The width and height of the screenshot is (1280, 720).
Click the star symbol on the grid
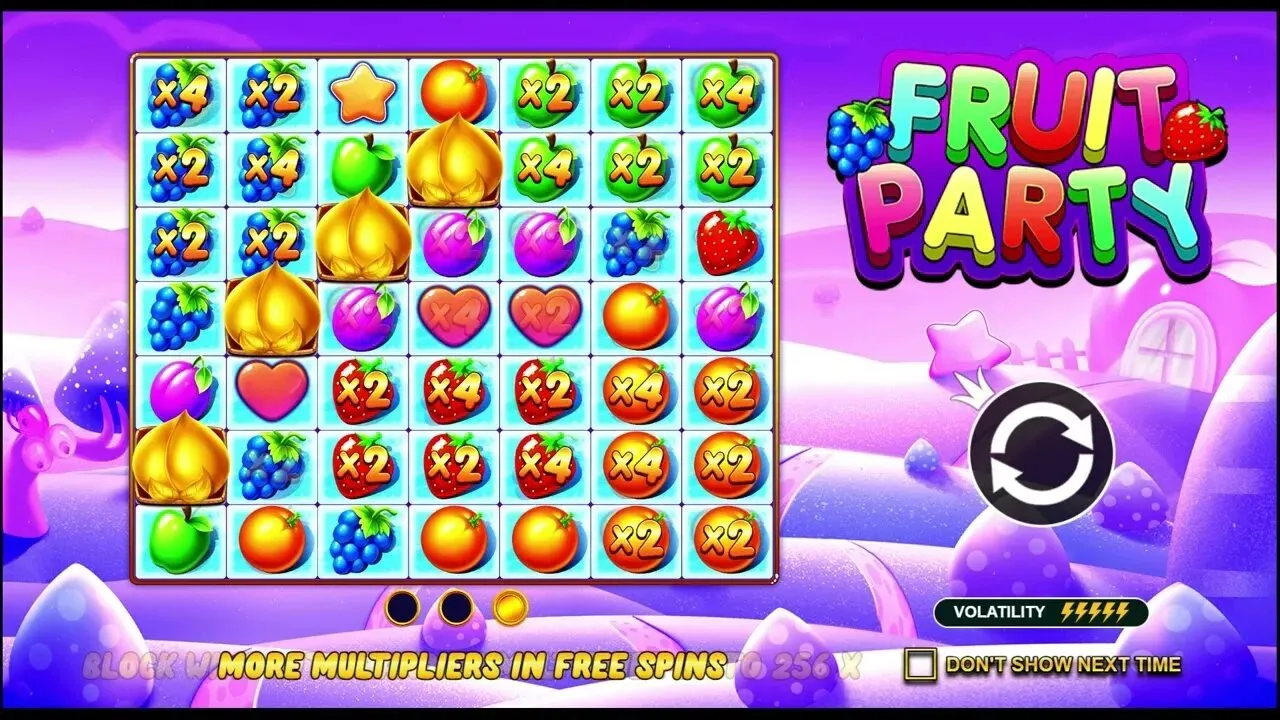[363, 92]
